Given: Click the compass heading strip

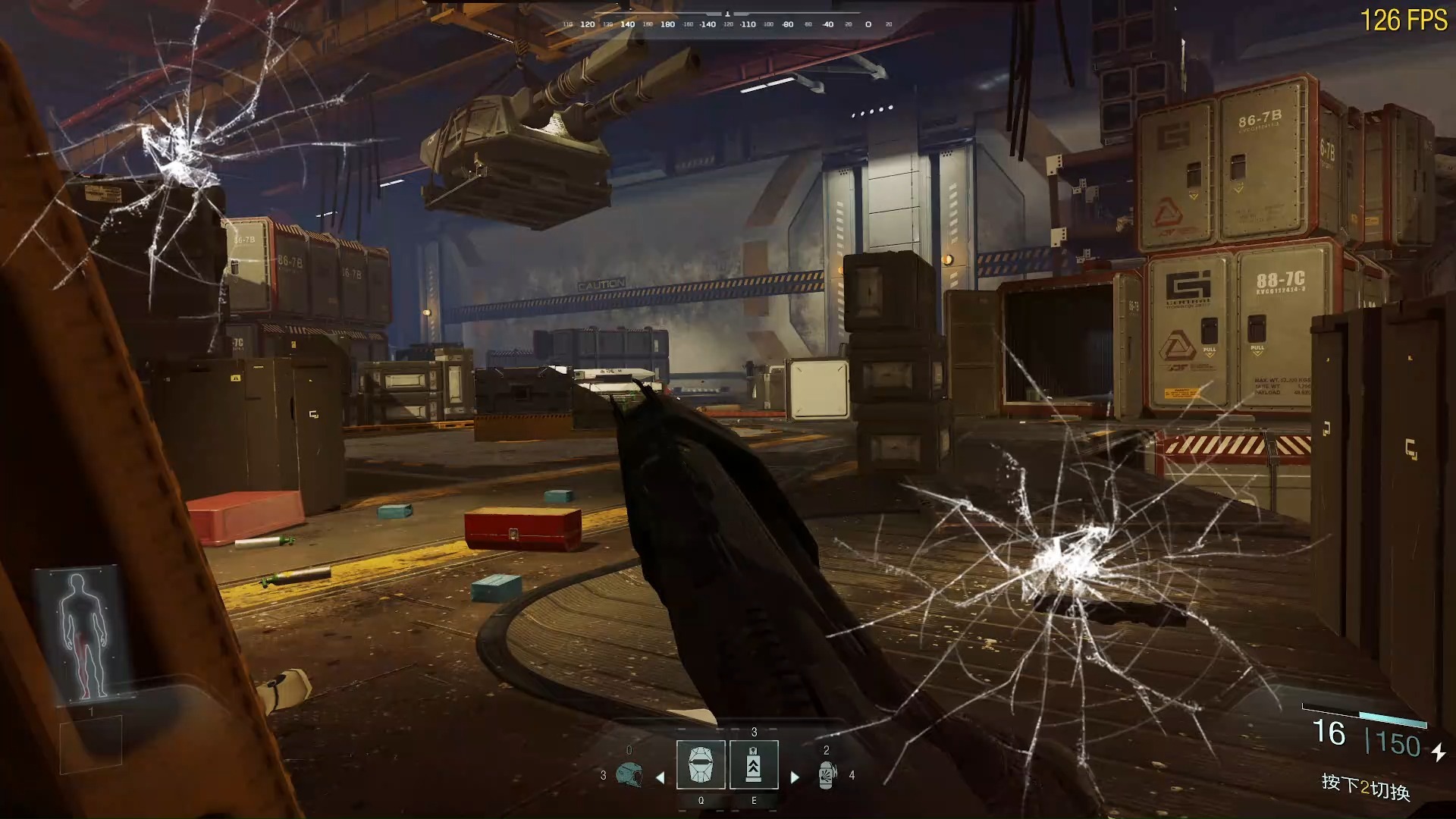Looking at the screenshot, I should pyautogui.click(x=726, y=24).
